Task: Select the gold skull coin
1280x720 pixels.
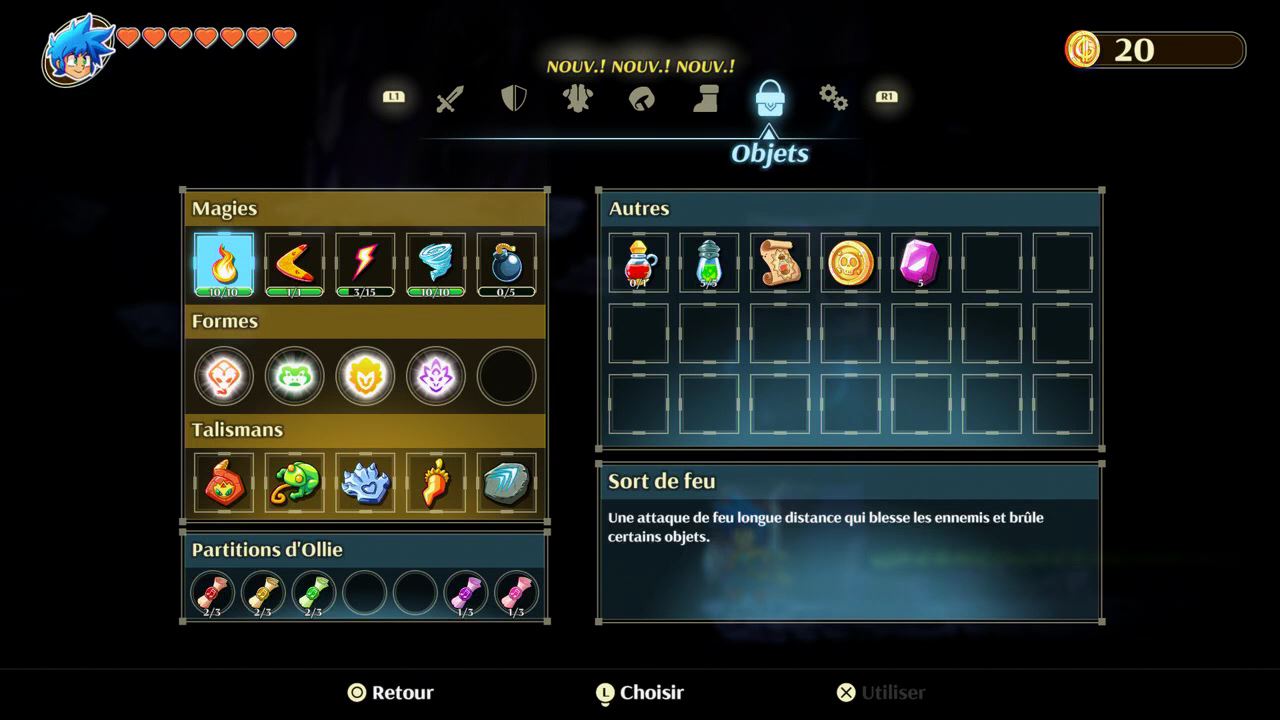Action: [x=851, y=263]
